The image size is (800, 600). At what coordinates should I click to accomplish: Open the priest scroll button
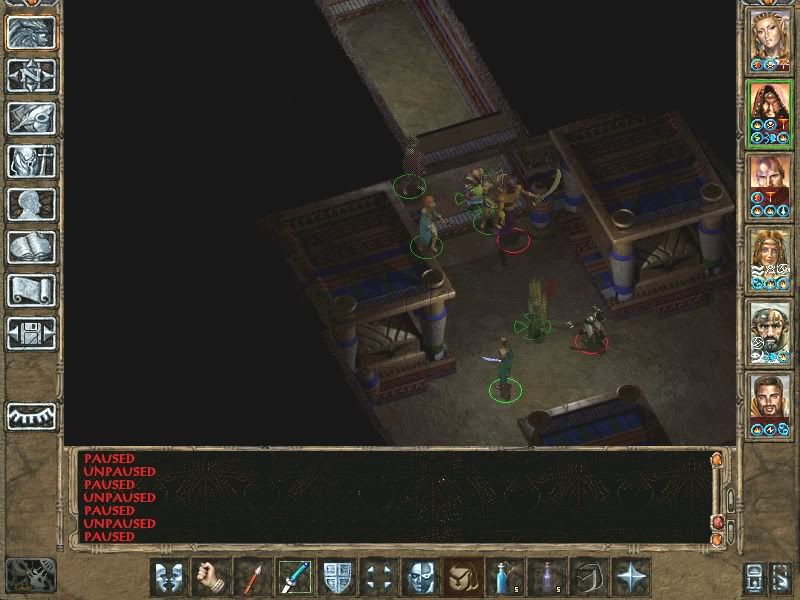tap(31, 290)
